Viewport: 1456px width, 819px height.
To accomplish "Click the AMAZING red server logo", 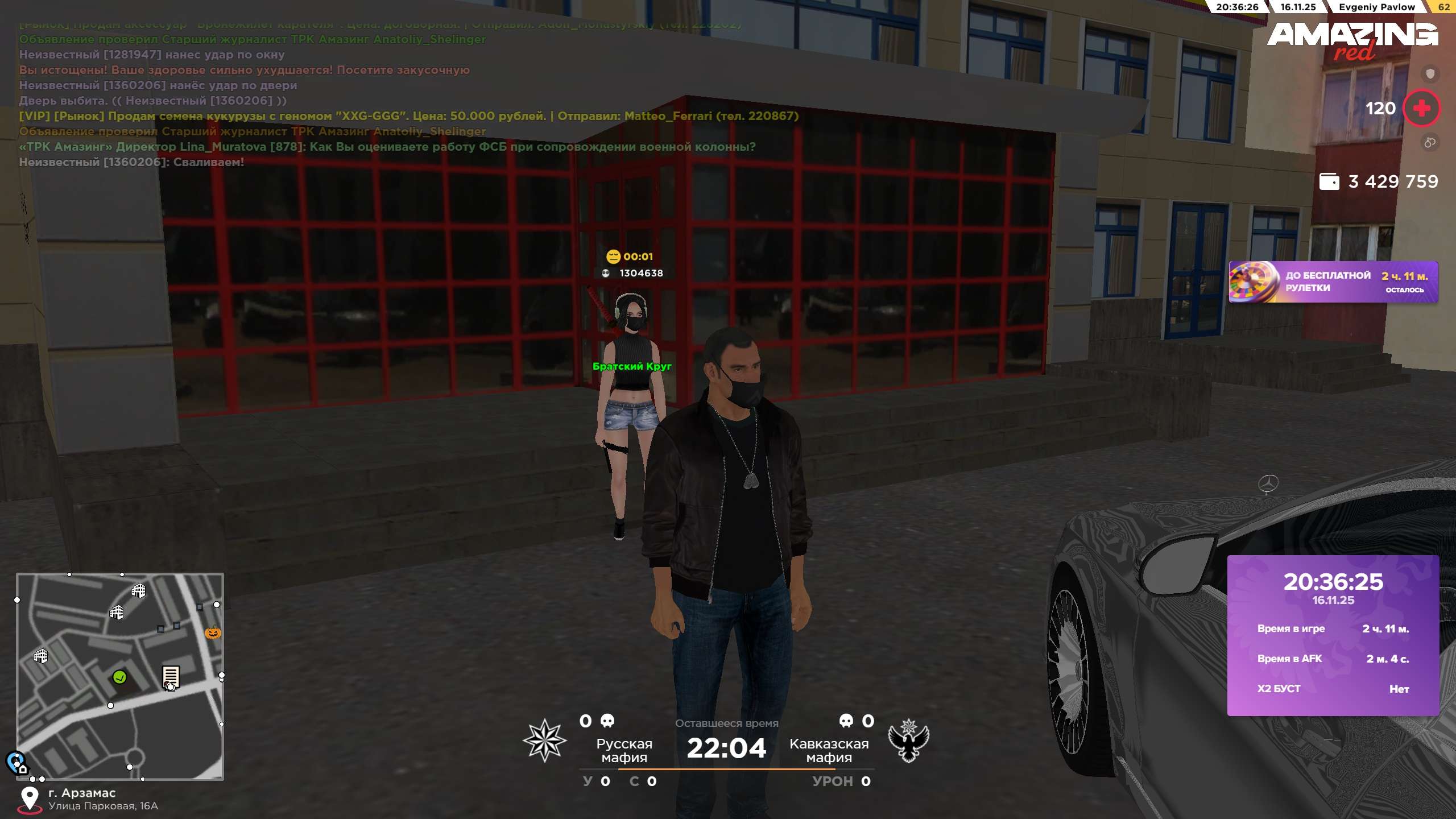I will (x=1351, y=41).
